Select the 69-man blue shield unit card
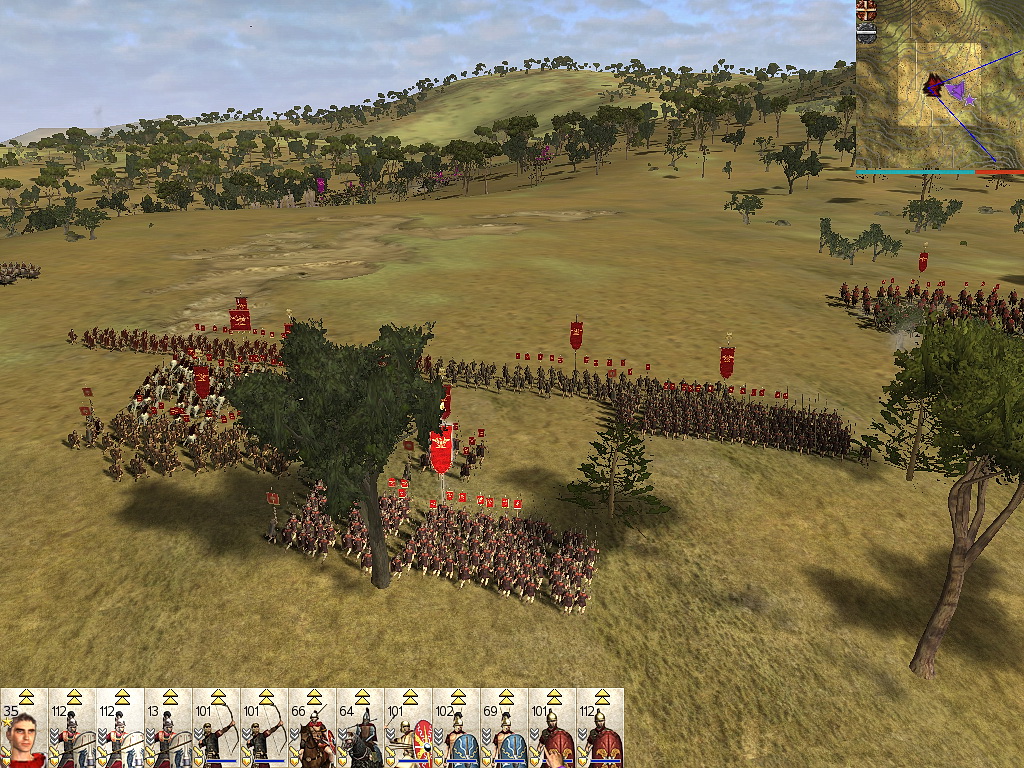The image size is (1024, 768). [504, 728]
